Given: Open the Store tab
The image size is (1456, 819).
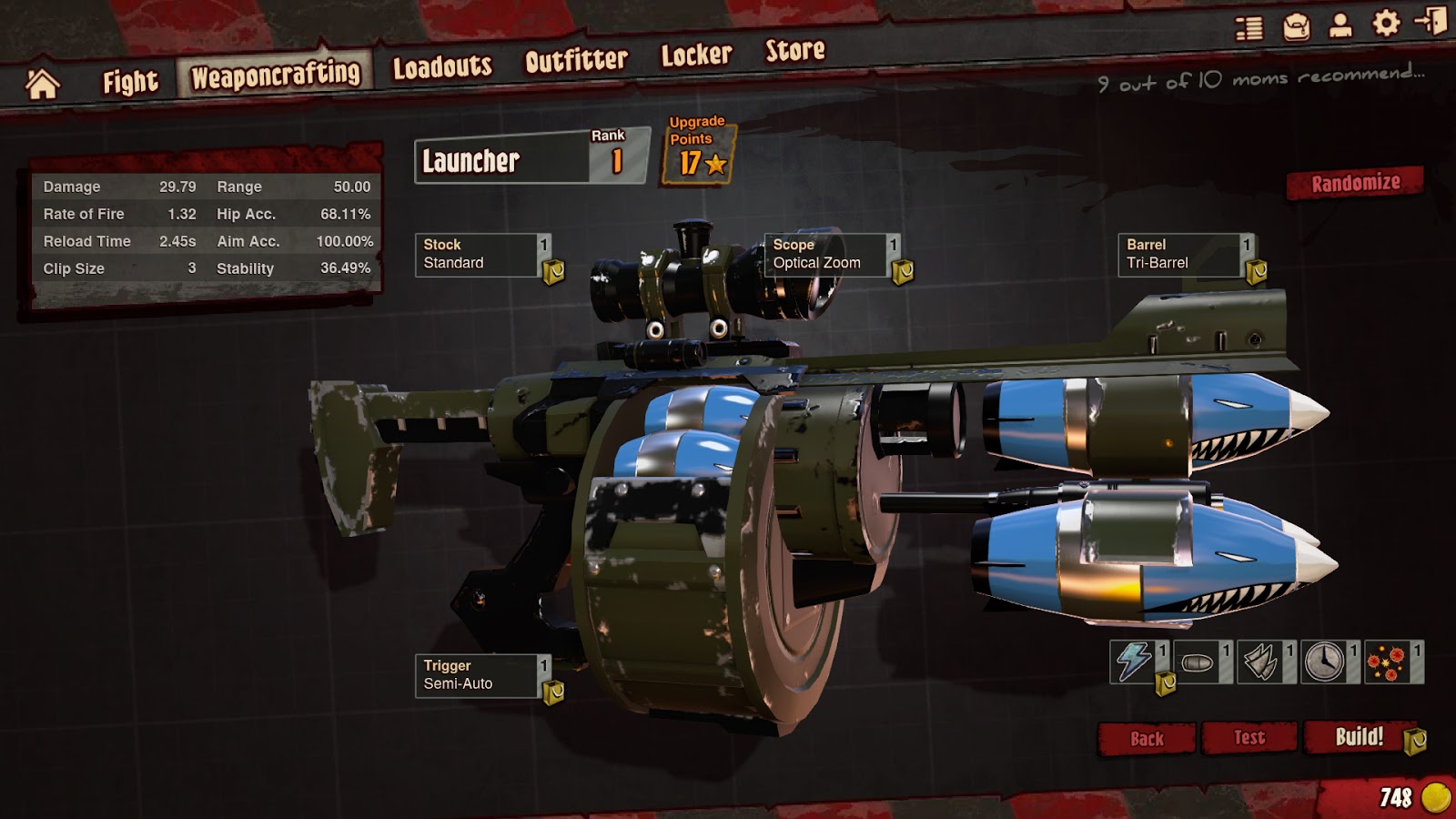Looking at the screenshot, I should tap(794, 55).
